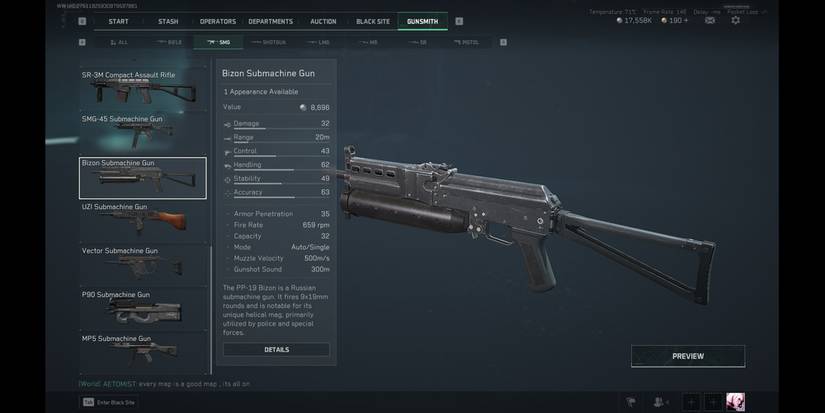
Task: Preview the Bizon Submachine Gun
Action: coord(687,356)
